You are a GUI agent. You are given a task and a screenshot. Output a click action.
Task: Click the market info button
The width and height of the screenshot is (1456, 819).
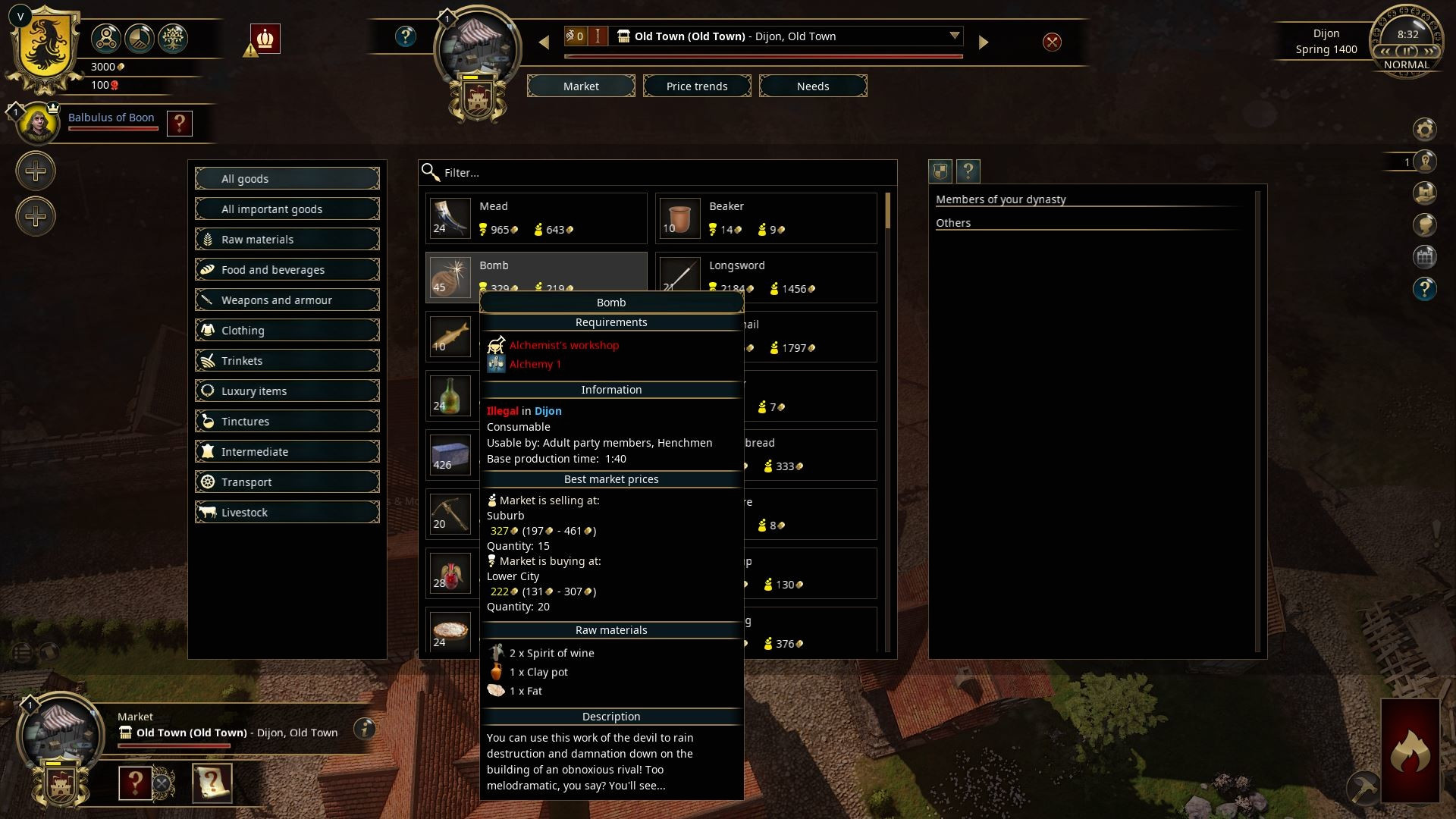pyautogui.click(x=365, y=729)
